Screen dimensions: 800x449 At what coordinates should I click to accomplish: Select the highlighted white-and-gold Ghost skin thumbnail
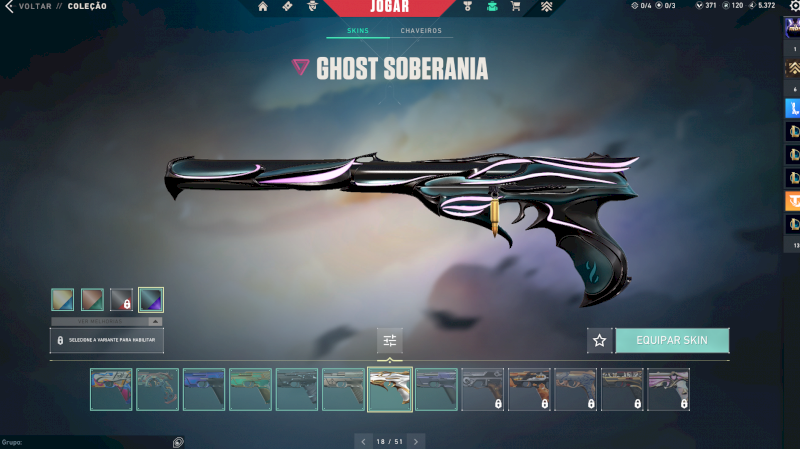coord(389,389)
